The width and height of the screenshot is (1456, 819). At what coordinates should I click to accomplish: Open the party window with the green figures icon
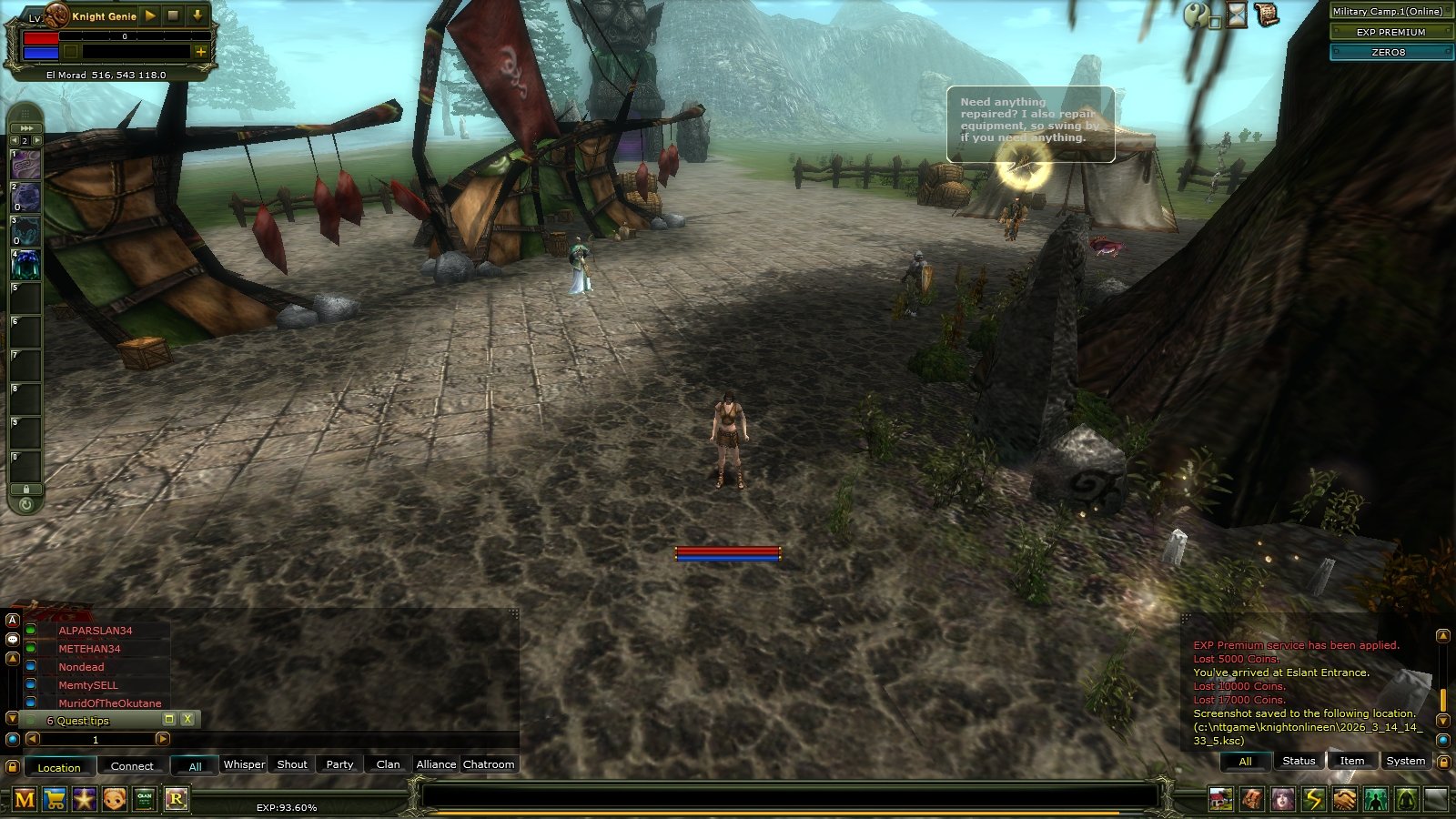pyautogui.click(x=1375, y=801)
